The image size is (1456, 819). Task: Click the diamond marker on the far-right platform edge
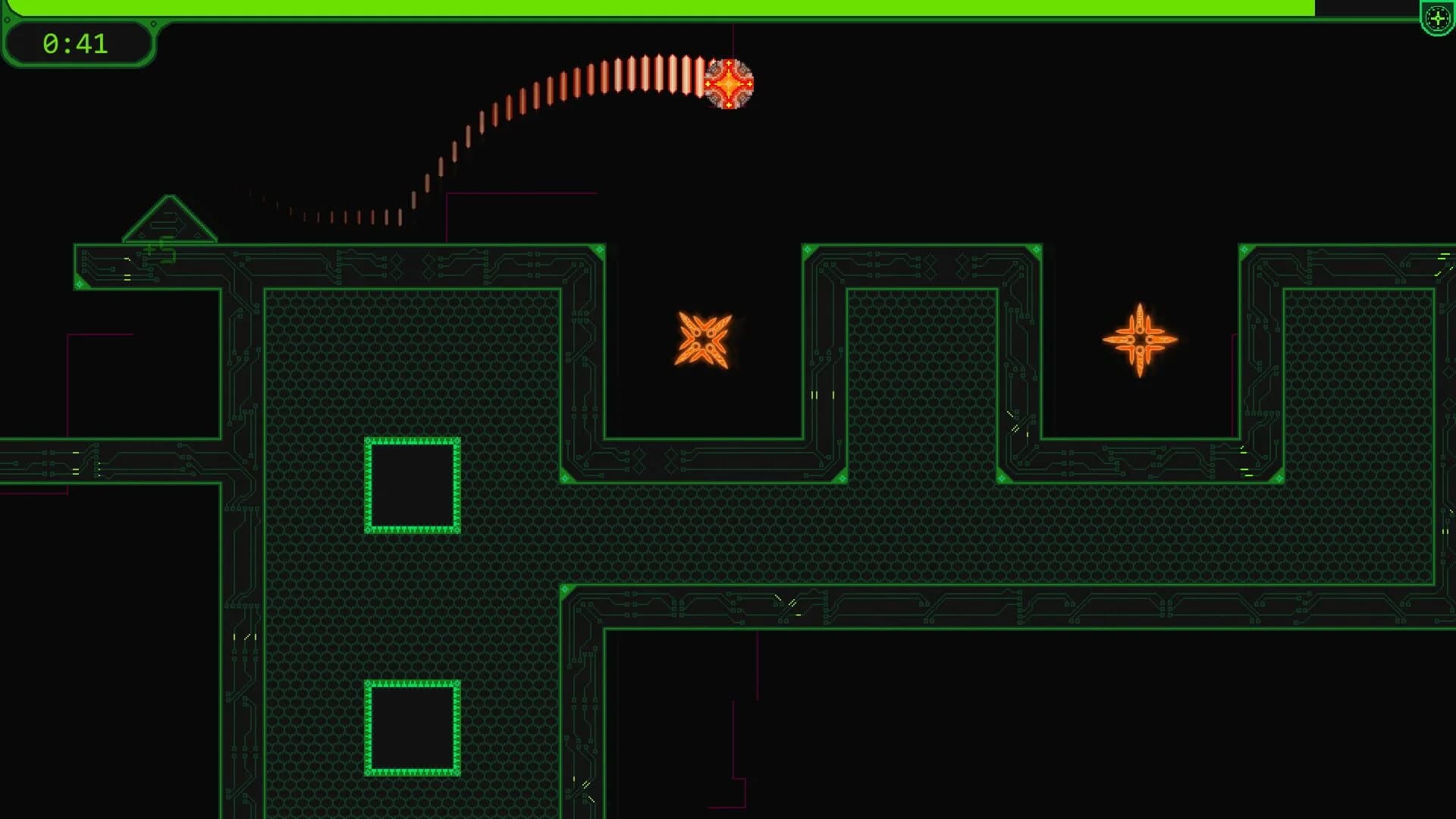click(x=1244, y=249)
